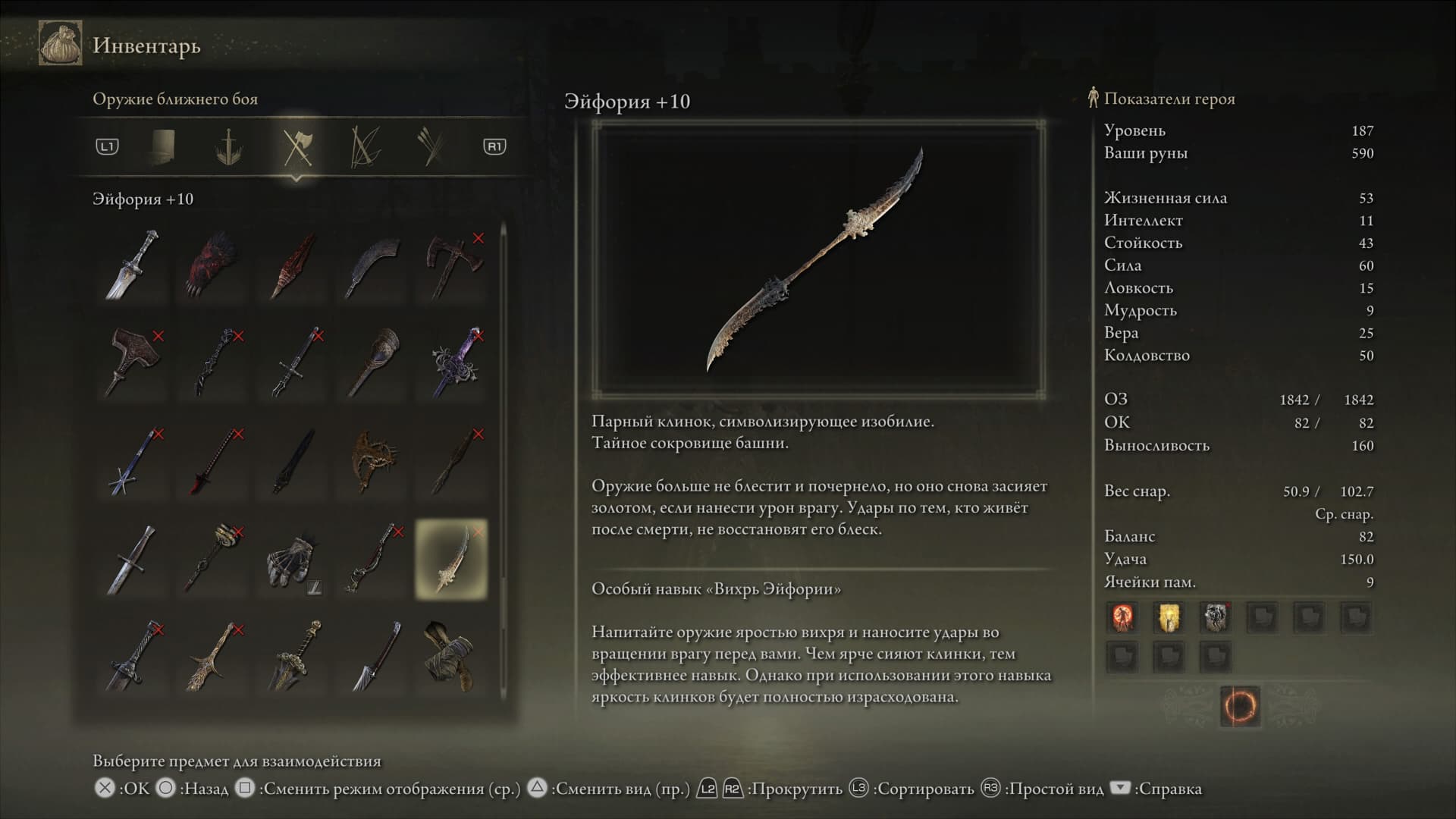Click the red flaming figure buff icon
The image size is (1456, 819).
tap(1122, 617)
